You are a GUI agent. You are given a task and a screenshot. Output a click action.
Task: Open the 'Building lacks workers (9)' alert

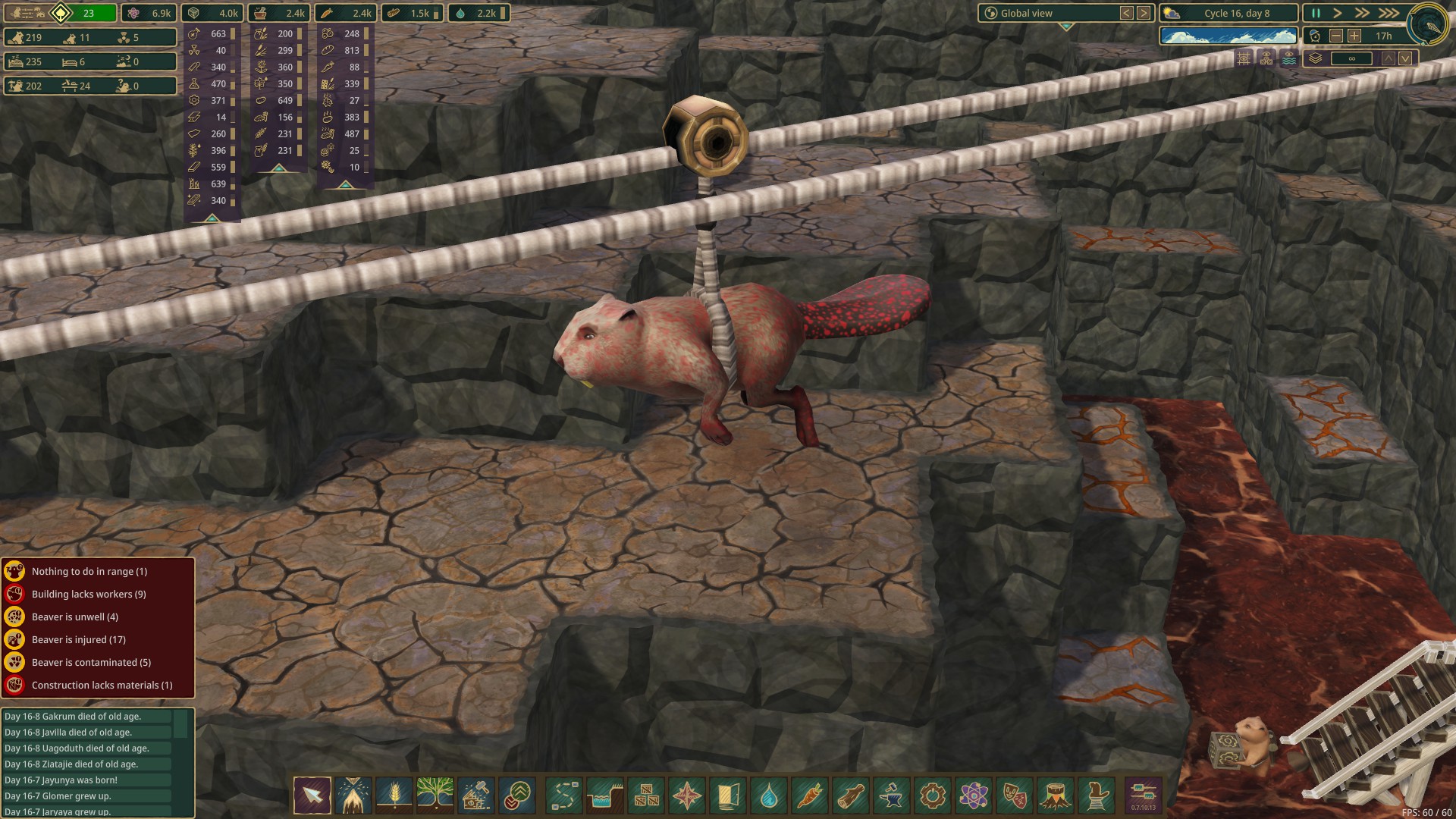tap(89, 594)
